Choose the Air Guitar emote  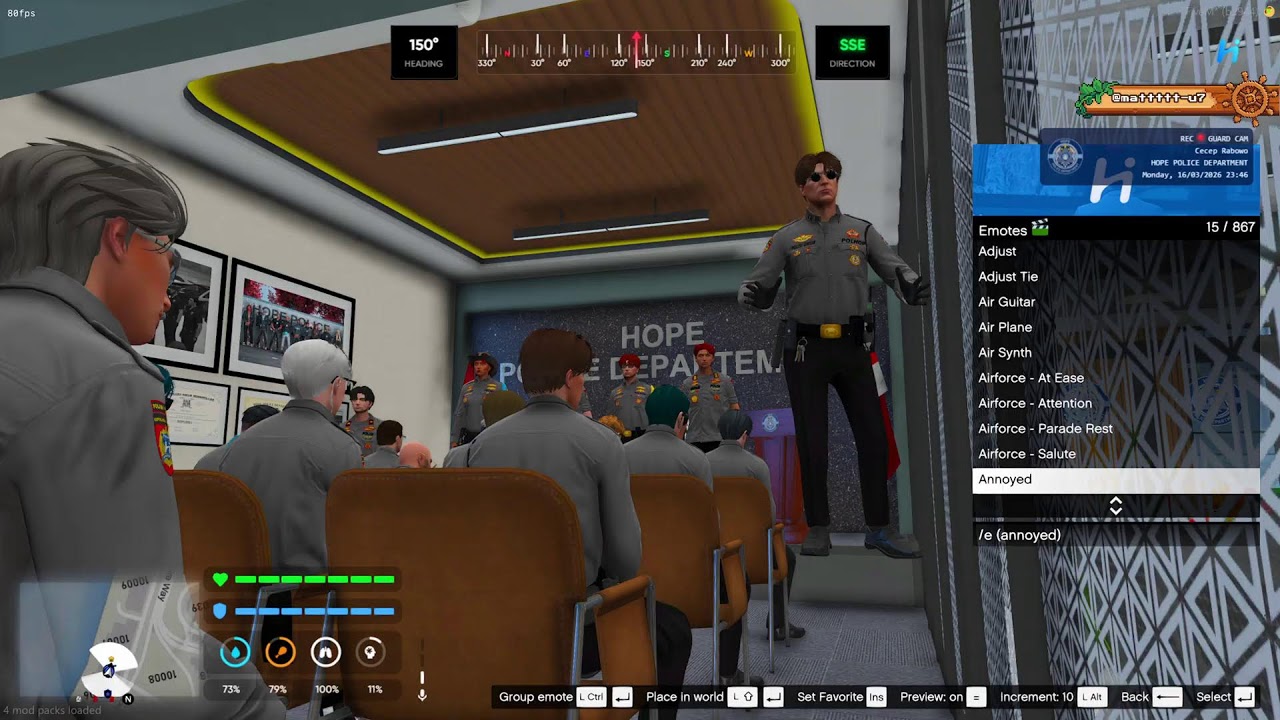[1008, 301]
